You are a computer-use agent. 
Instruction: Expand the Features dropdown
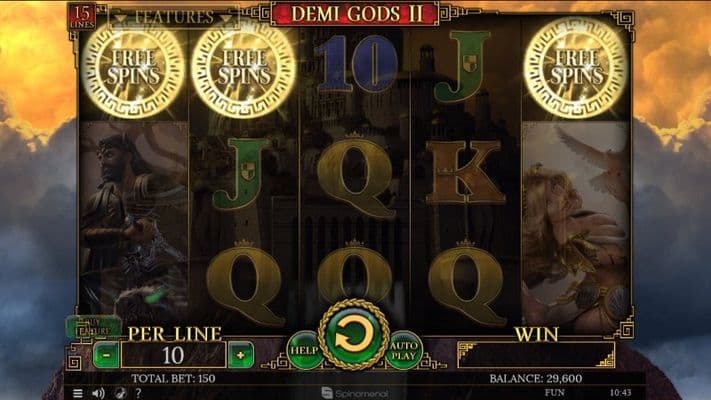[x=173, y=17]
